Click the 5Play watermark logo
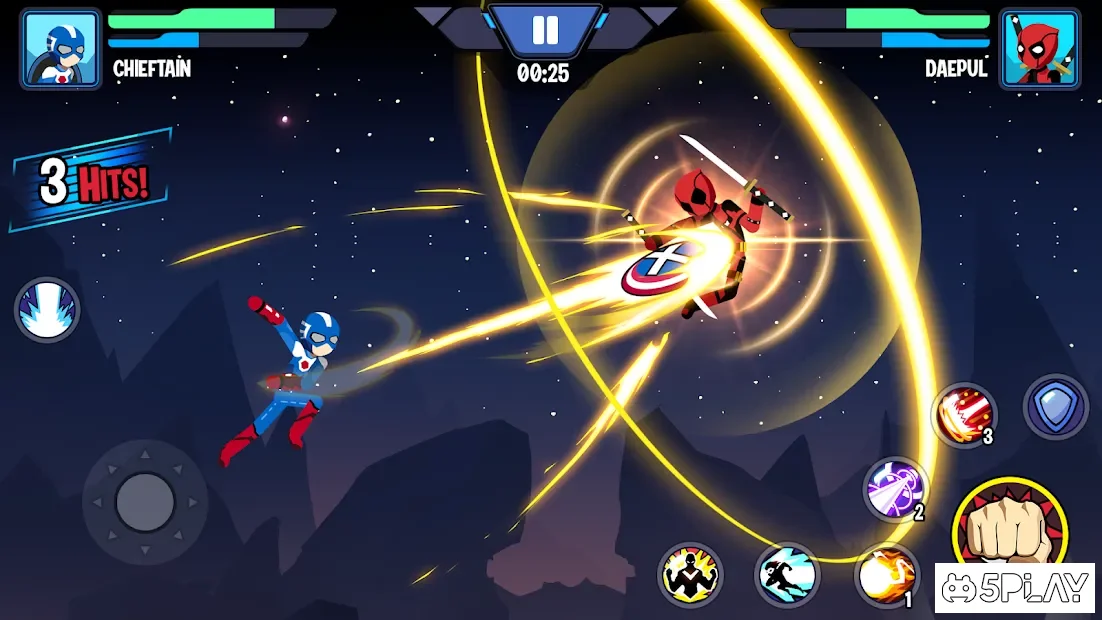This screenshot has width=1102, height=620. (1014, 588)
